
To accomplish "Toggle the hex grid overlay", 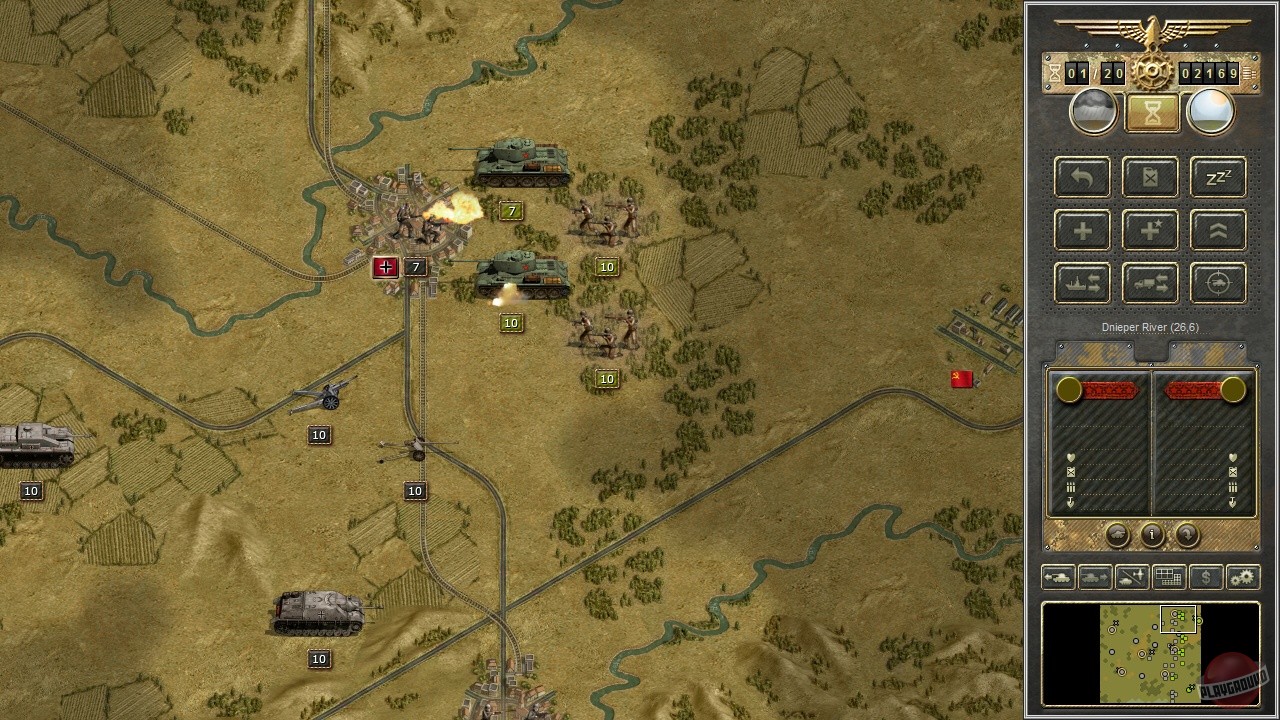I will pos(1167,577).
